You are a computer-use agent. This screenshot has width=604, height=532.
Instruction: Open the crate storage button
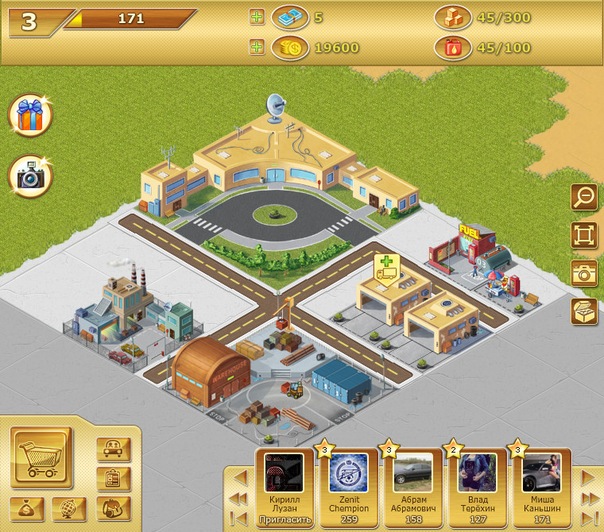click(583, 311)
